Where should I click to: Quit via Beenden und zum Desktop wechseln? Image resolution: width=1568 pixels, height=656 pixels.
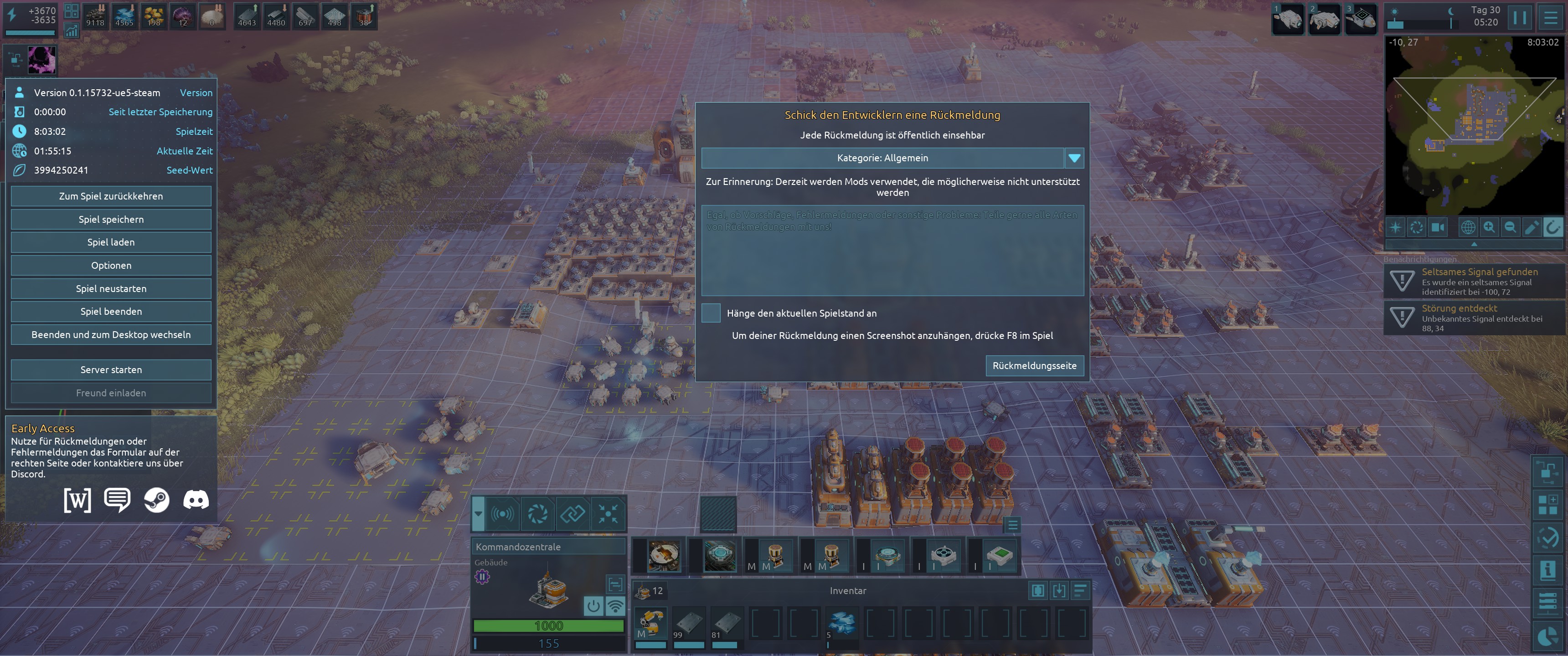click(x=111, y=335)
